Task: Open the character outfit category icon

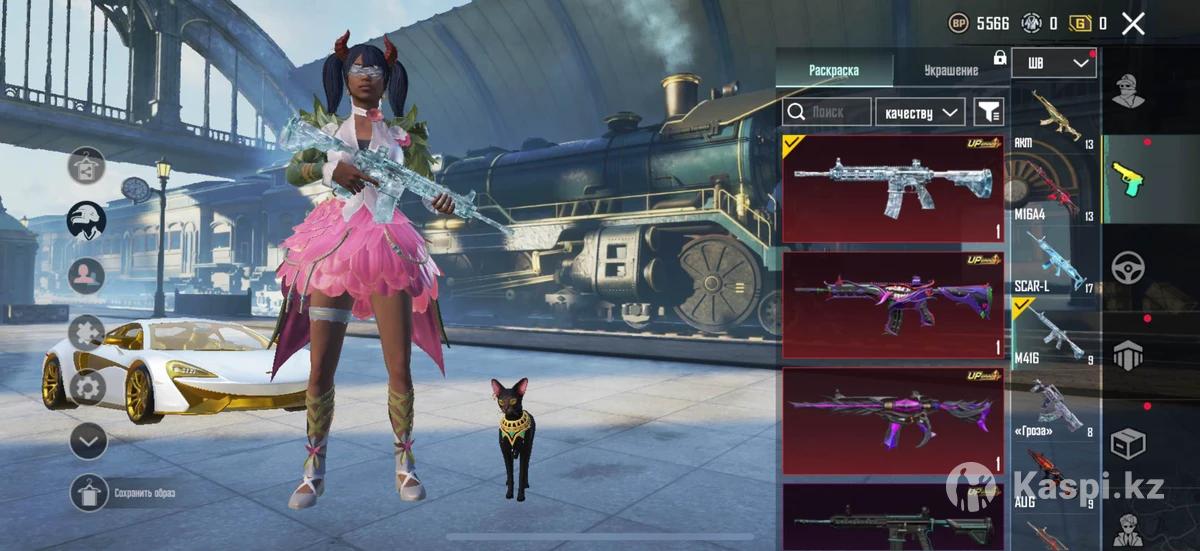Action: (1128, 92)
